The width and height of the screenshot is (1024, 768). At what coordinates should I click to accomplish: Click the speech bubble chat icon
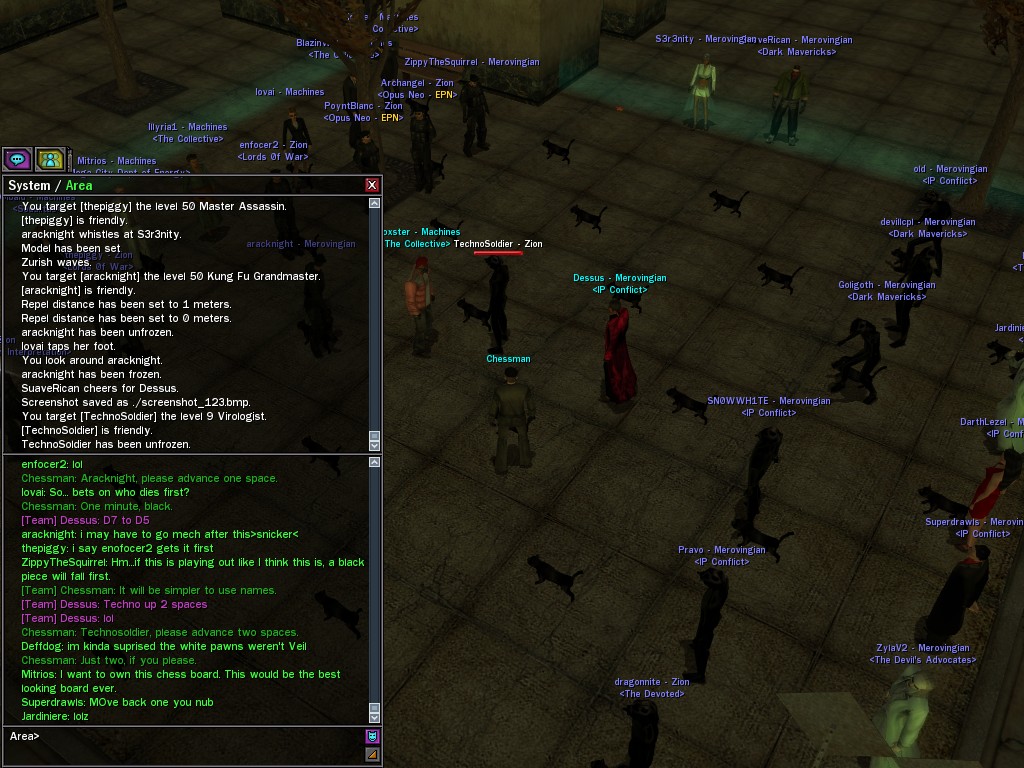click(17, 159)
